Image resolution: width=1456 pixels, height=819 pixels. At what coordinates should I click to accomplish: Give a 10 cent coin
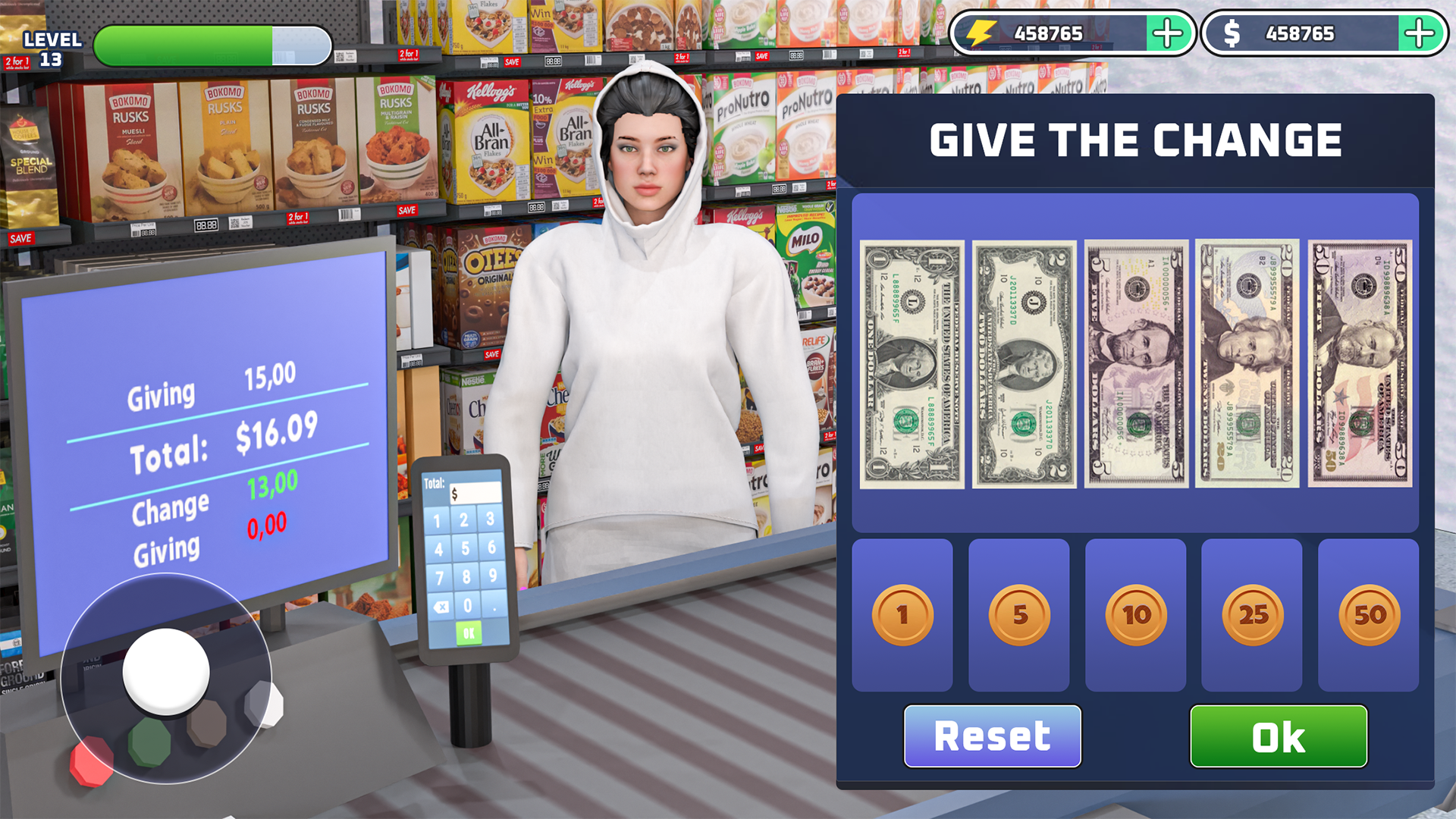point(1135,614)
